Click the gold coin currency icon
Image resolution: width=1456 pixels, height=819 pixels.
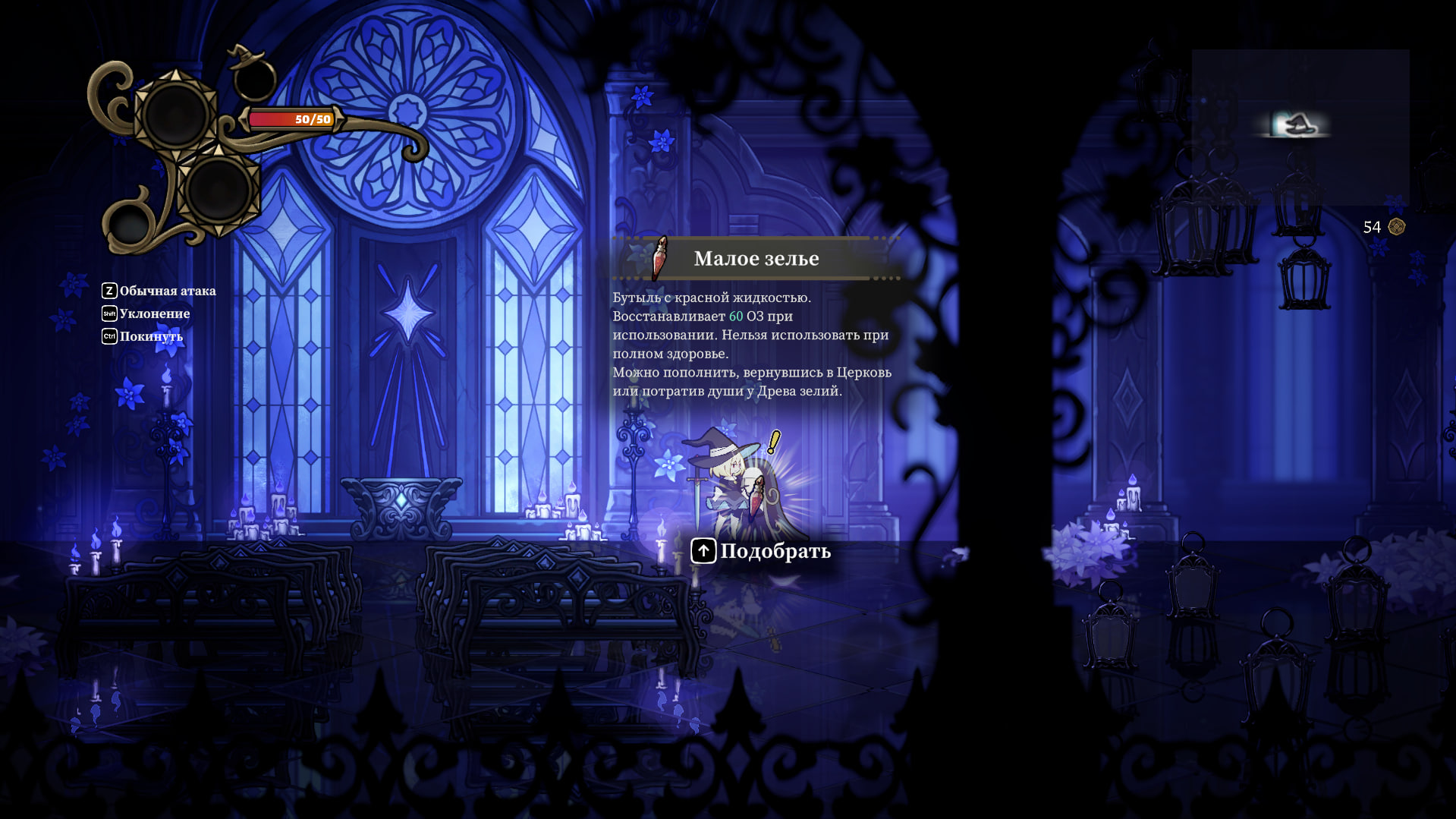click(x=1396, y=227)
